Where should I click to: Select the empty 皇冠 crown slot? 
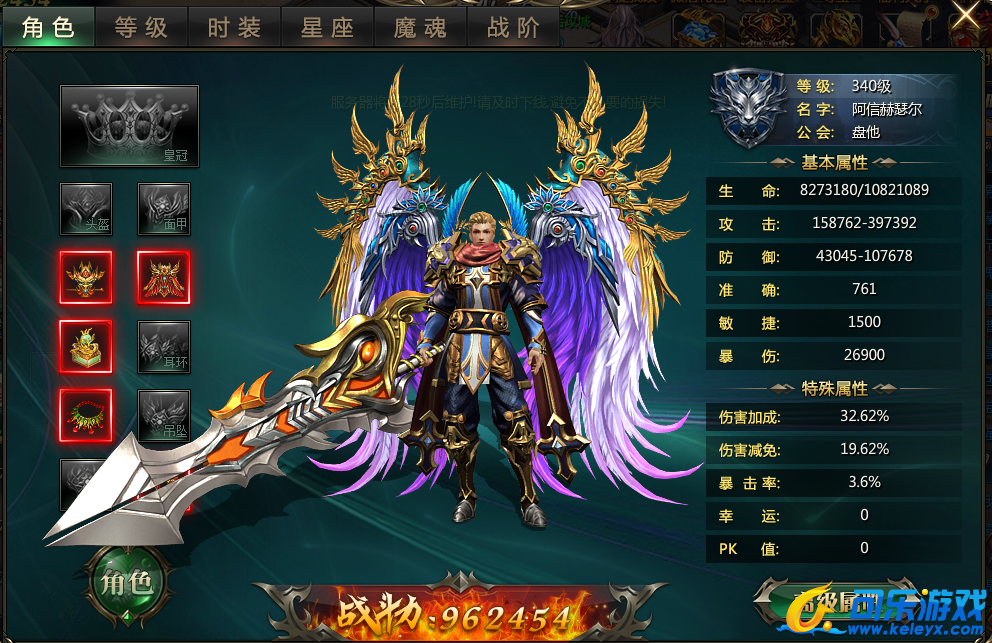[129, 126]
